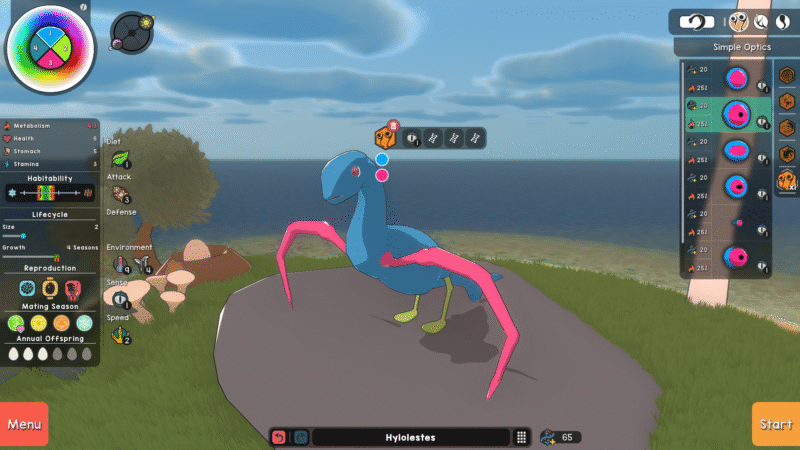800x450 pixels.
Task: Click the Speed trait icon
Action: tap(120, 334)
